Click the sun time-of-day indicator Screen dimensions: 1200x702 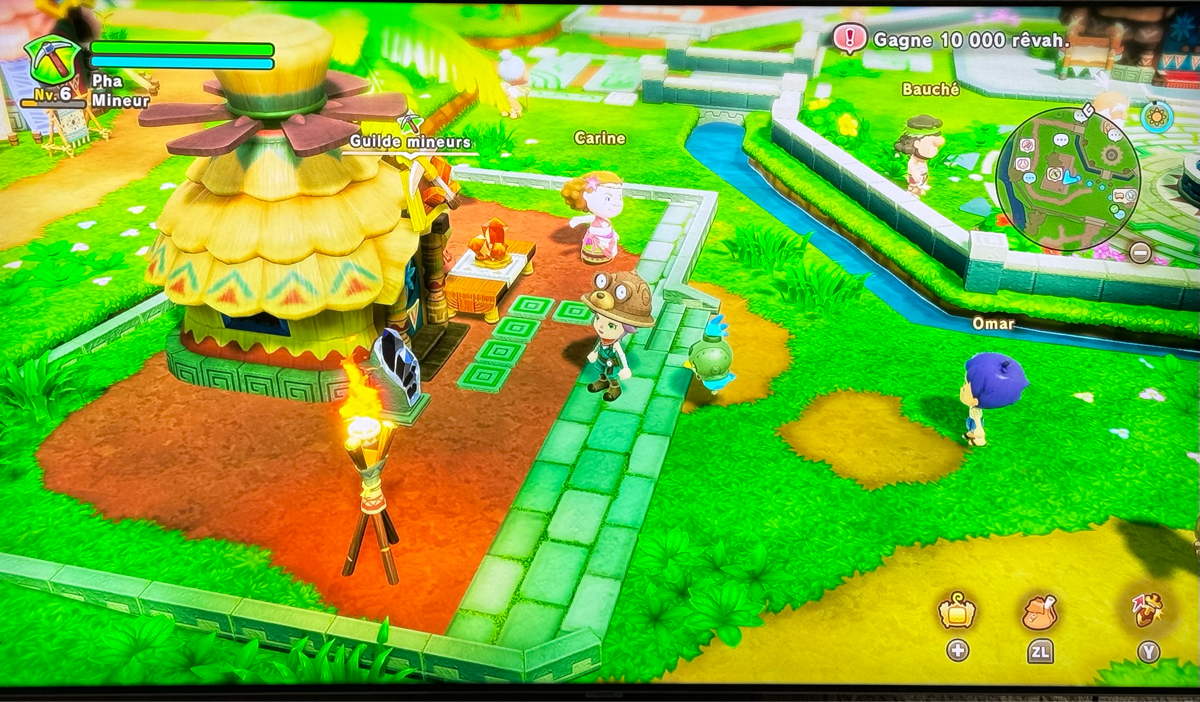(x=1156, y=116)
